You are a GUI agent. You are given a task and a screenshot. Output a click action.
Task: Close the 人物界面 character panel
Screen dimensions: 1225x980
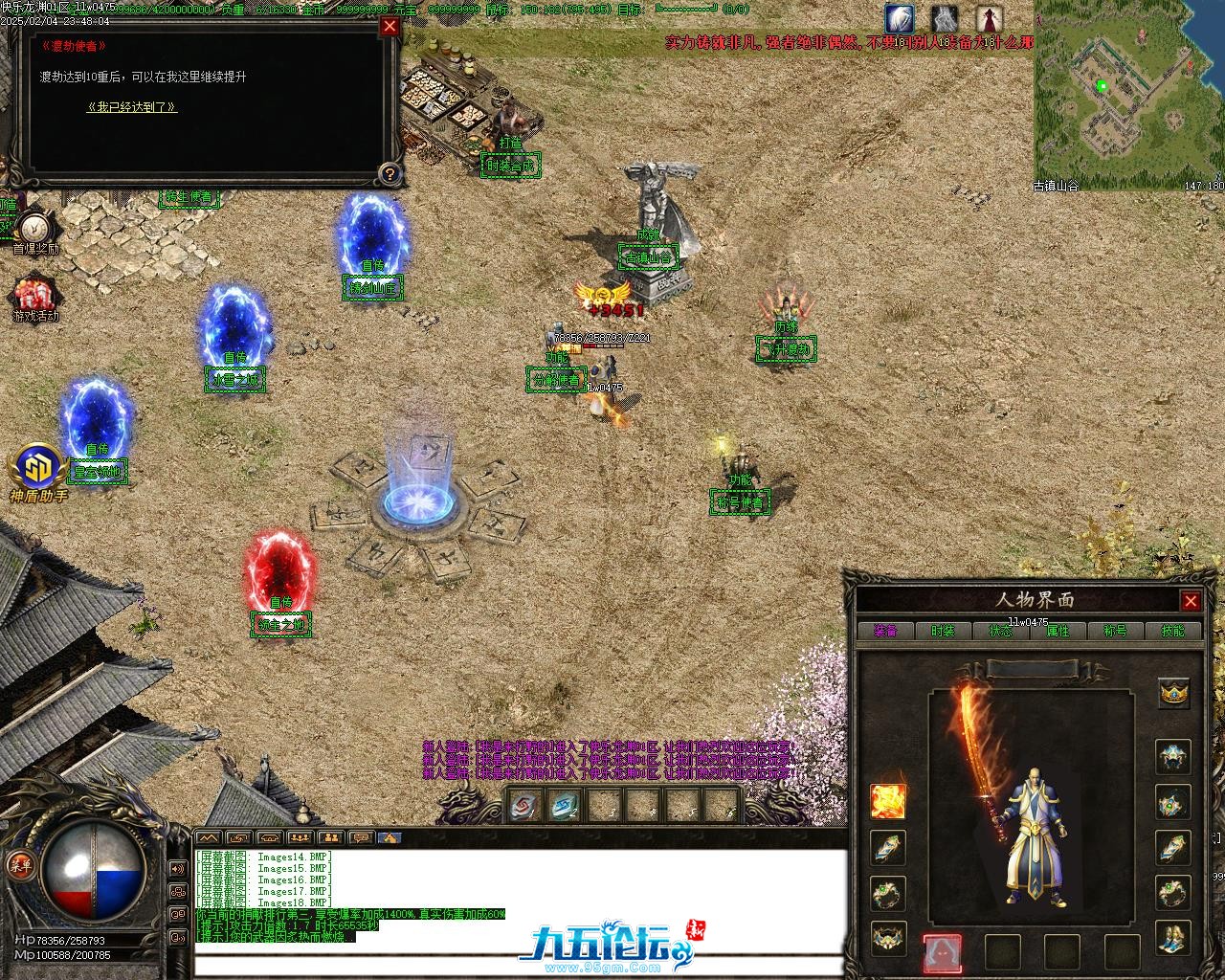coord(1191,601)
